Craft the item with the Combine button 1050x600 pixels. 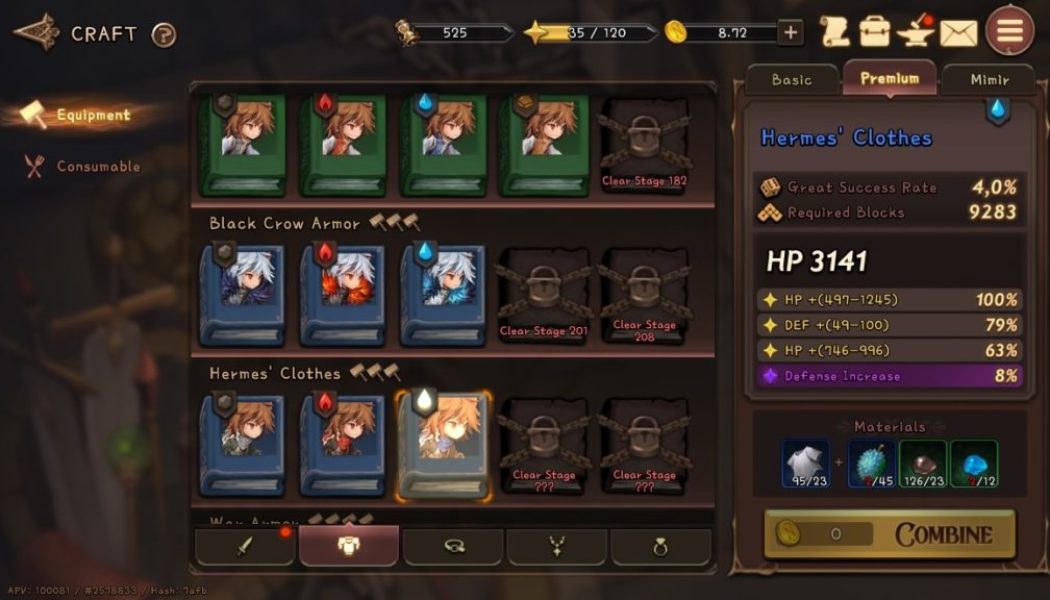(x=889, y=534)
